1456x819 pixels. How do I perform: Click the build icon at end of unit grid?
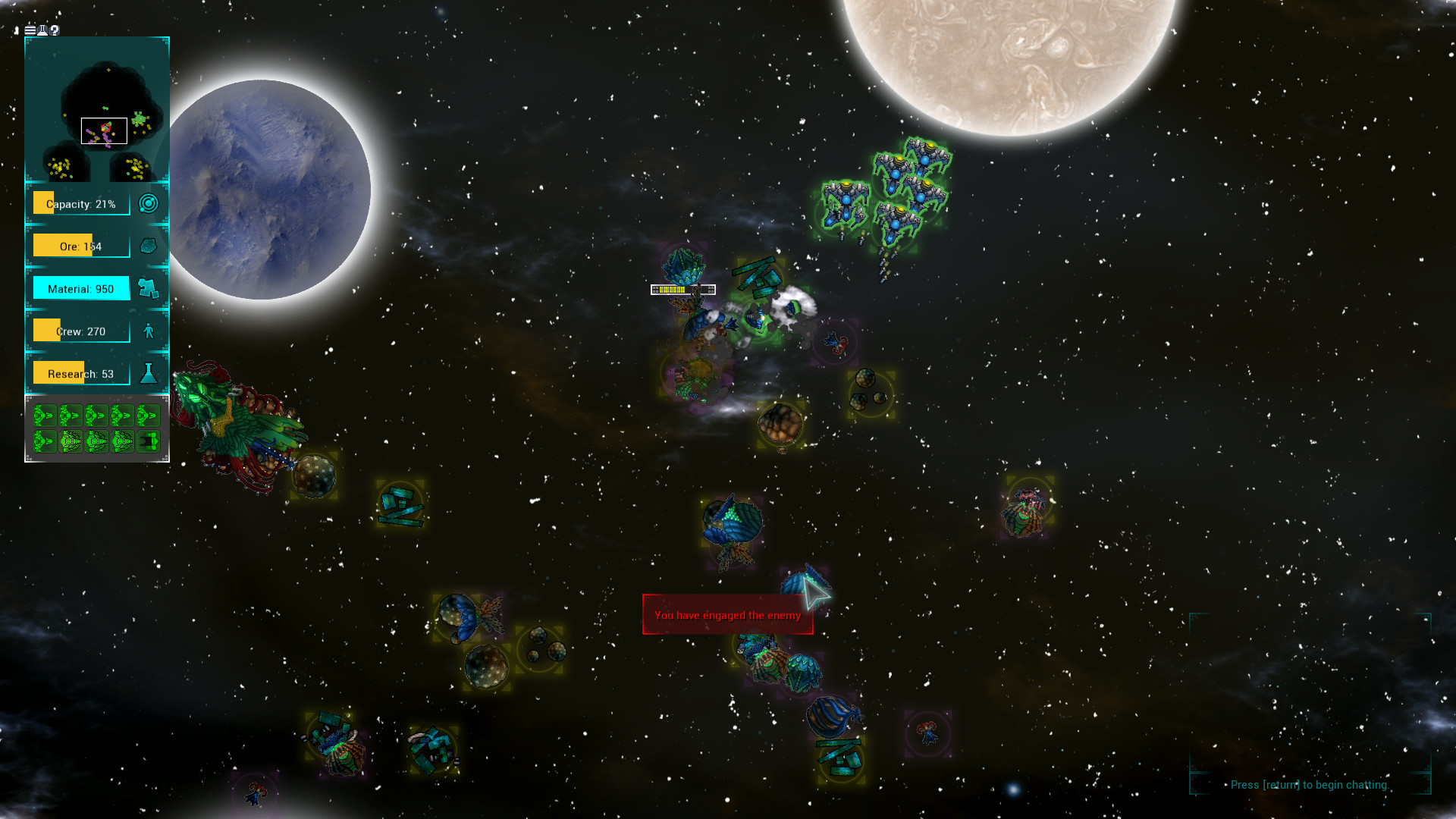(x=150, y=441)
